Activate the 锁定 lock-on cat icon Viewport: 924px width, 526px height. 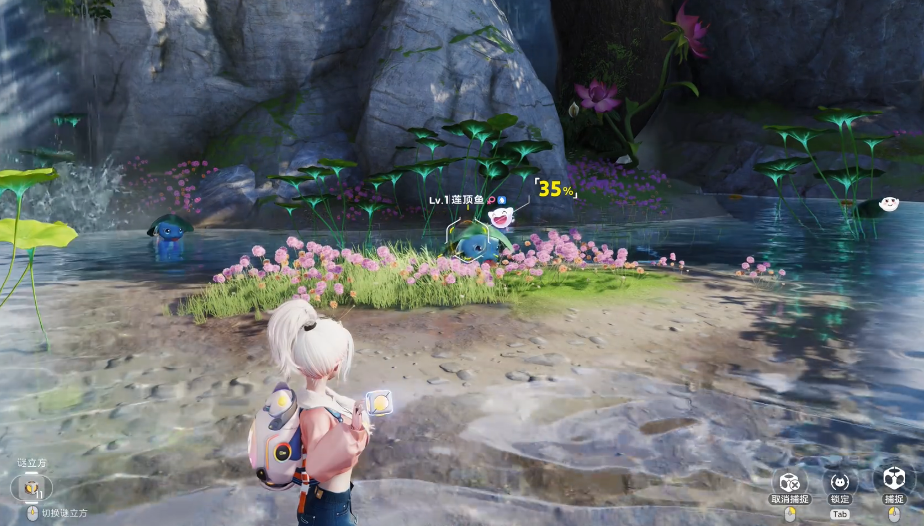[x=839, y=481]
